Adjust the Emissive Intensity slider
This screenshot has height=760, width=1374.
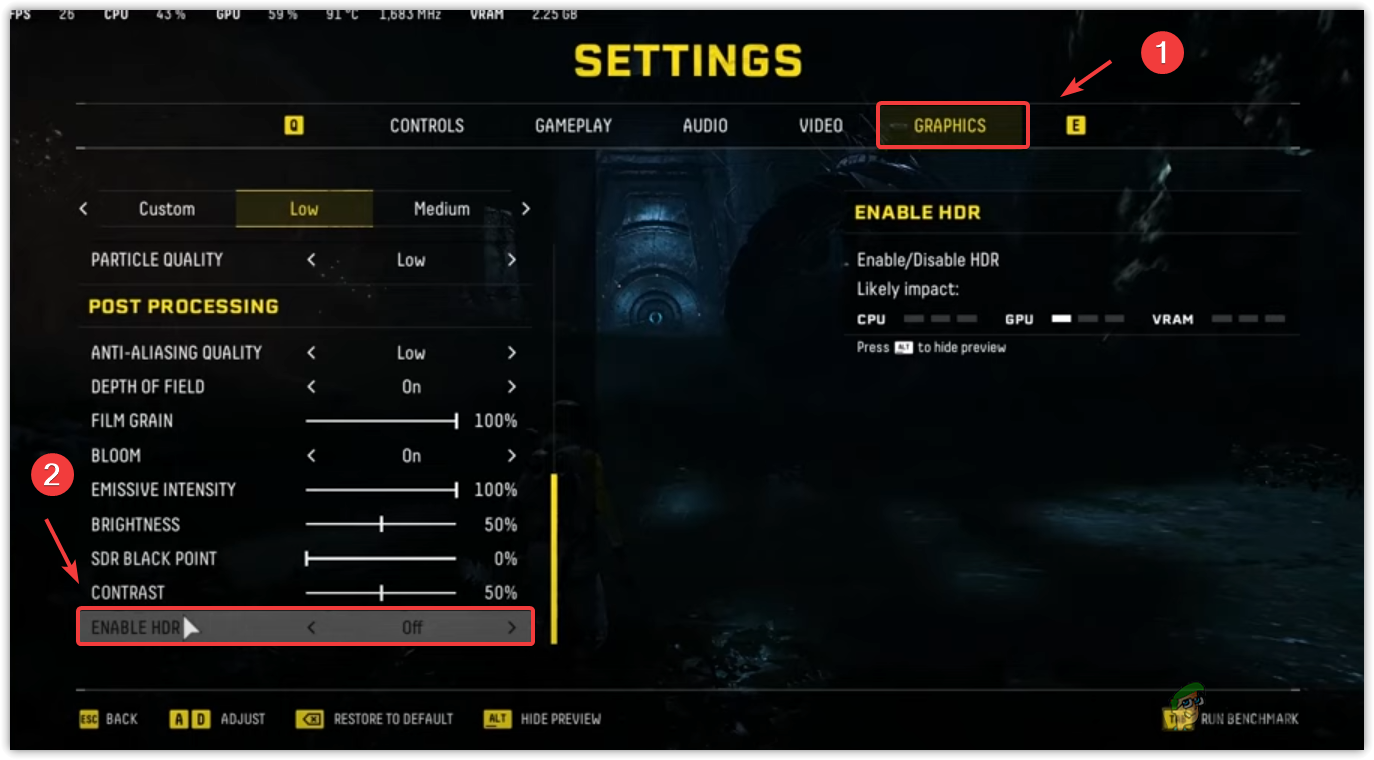[x=381, y=490]
